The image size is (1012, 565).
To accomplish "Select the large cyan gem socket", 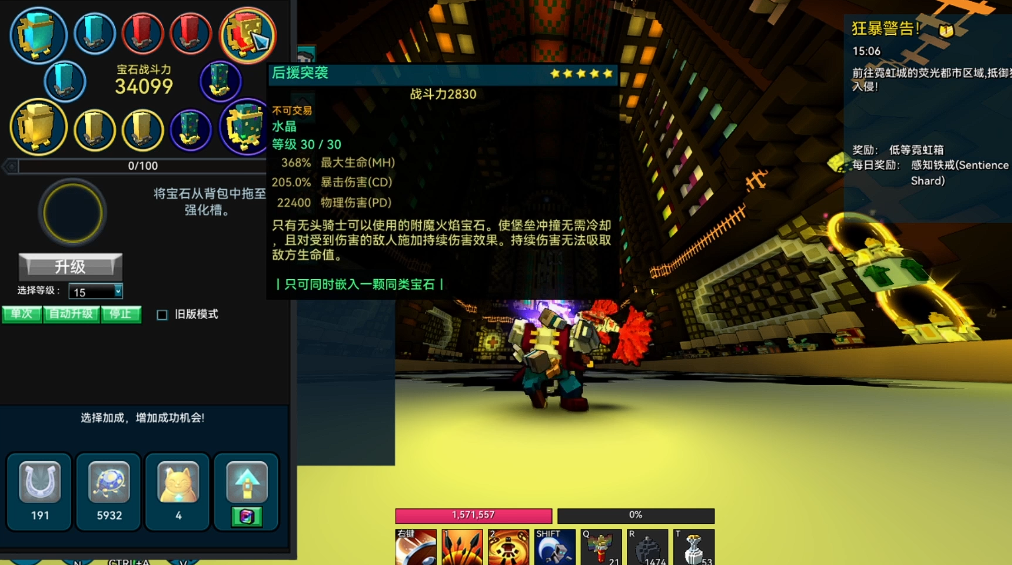I will tap(39, 33).
